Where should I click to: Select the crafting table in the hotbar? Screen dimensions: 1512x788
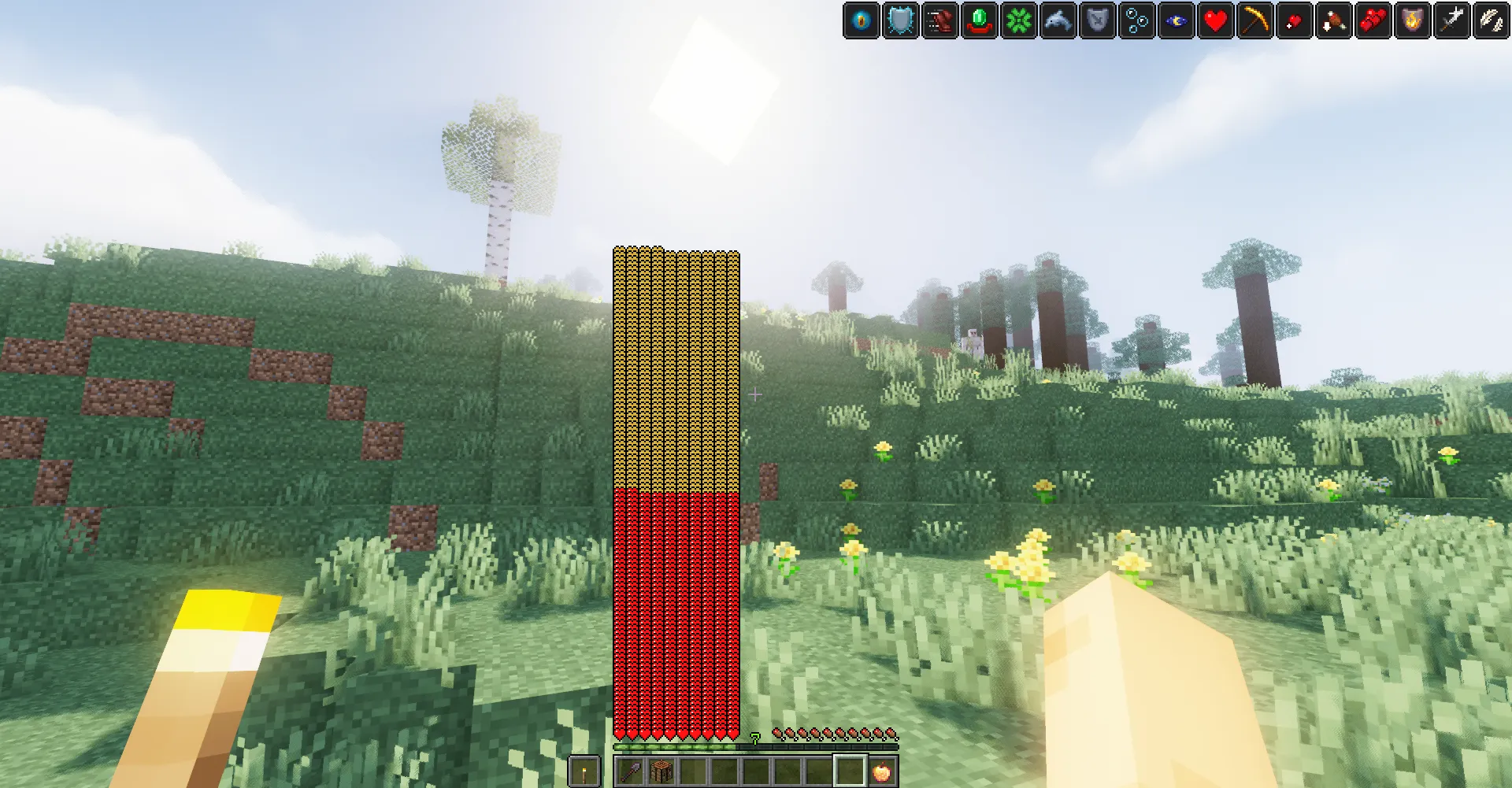(661, 771)
